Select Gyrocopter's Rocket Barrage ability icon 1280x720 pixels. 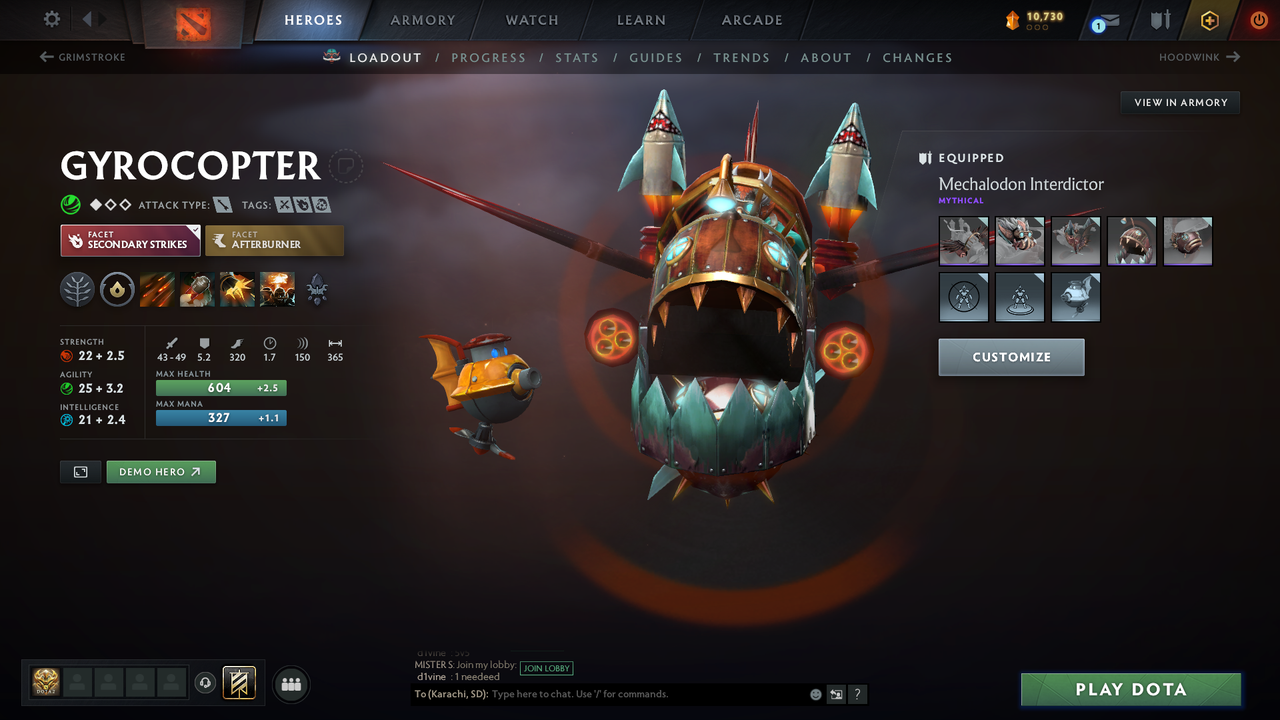(157, 289)
